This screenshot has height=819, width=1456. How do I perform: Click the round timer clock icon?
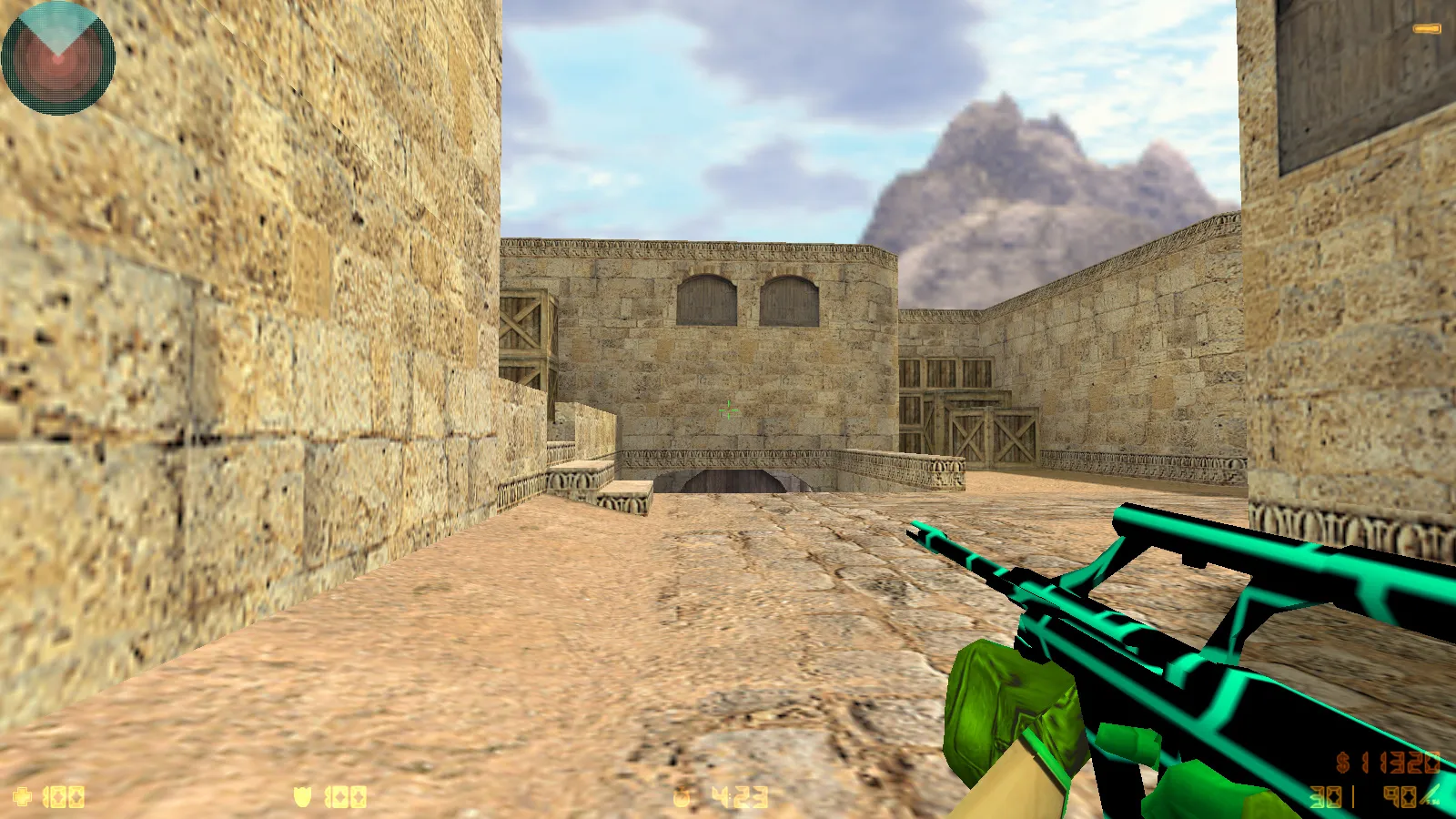point(680,796)
